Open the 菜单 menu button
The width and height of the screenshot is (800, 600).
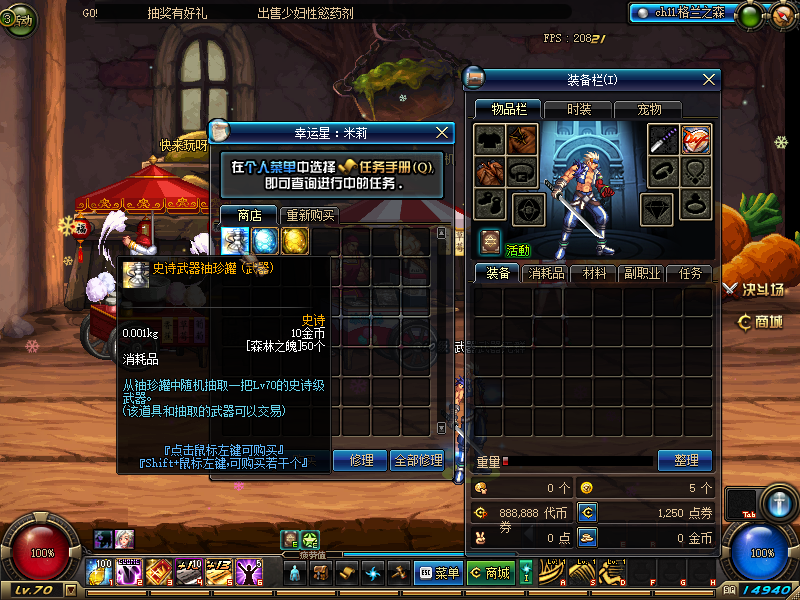point(439,573)
